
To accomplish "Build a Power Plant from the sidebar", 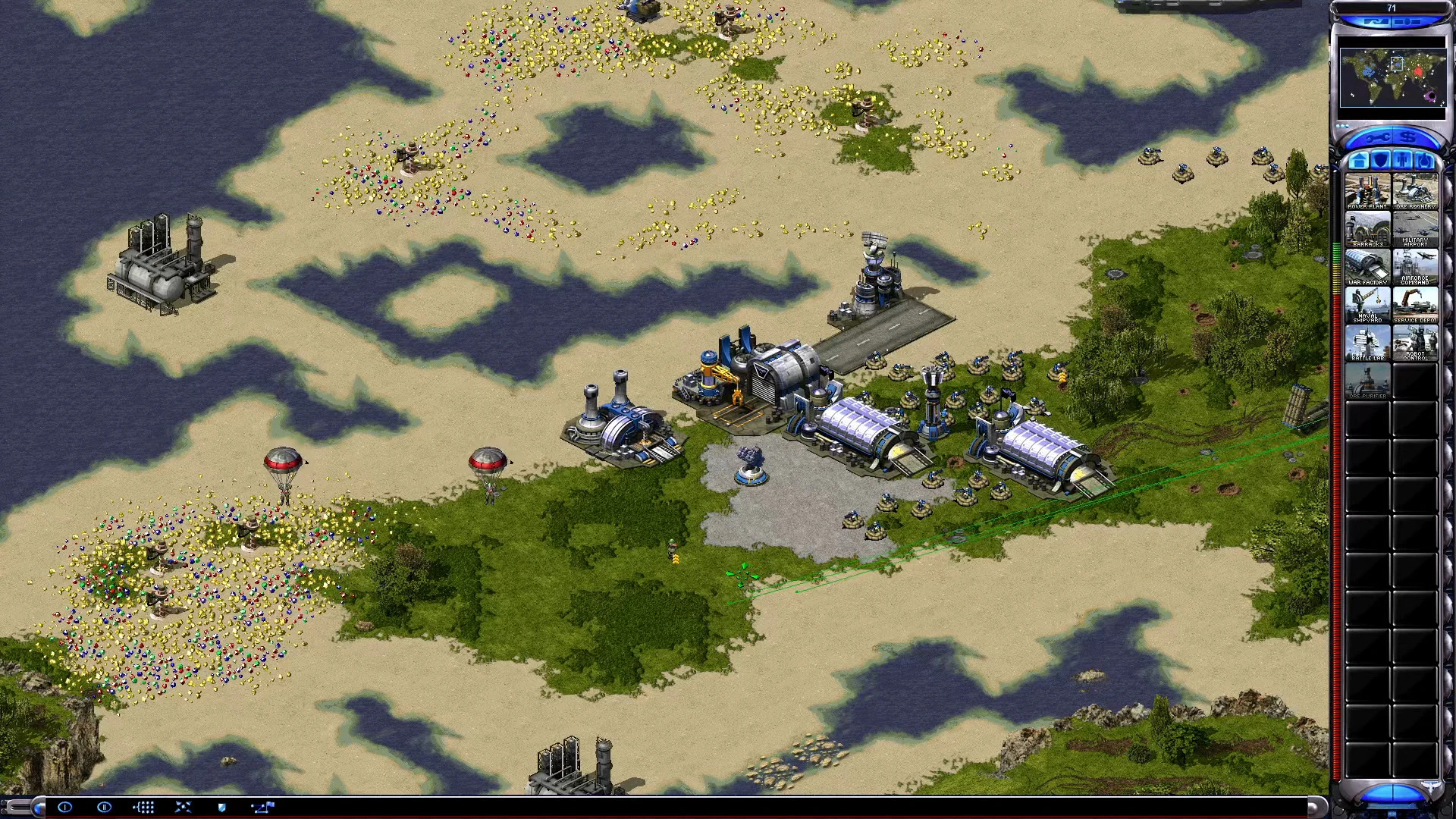I will click(1367, 191).
